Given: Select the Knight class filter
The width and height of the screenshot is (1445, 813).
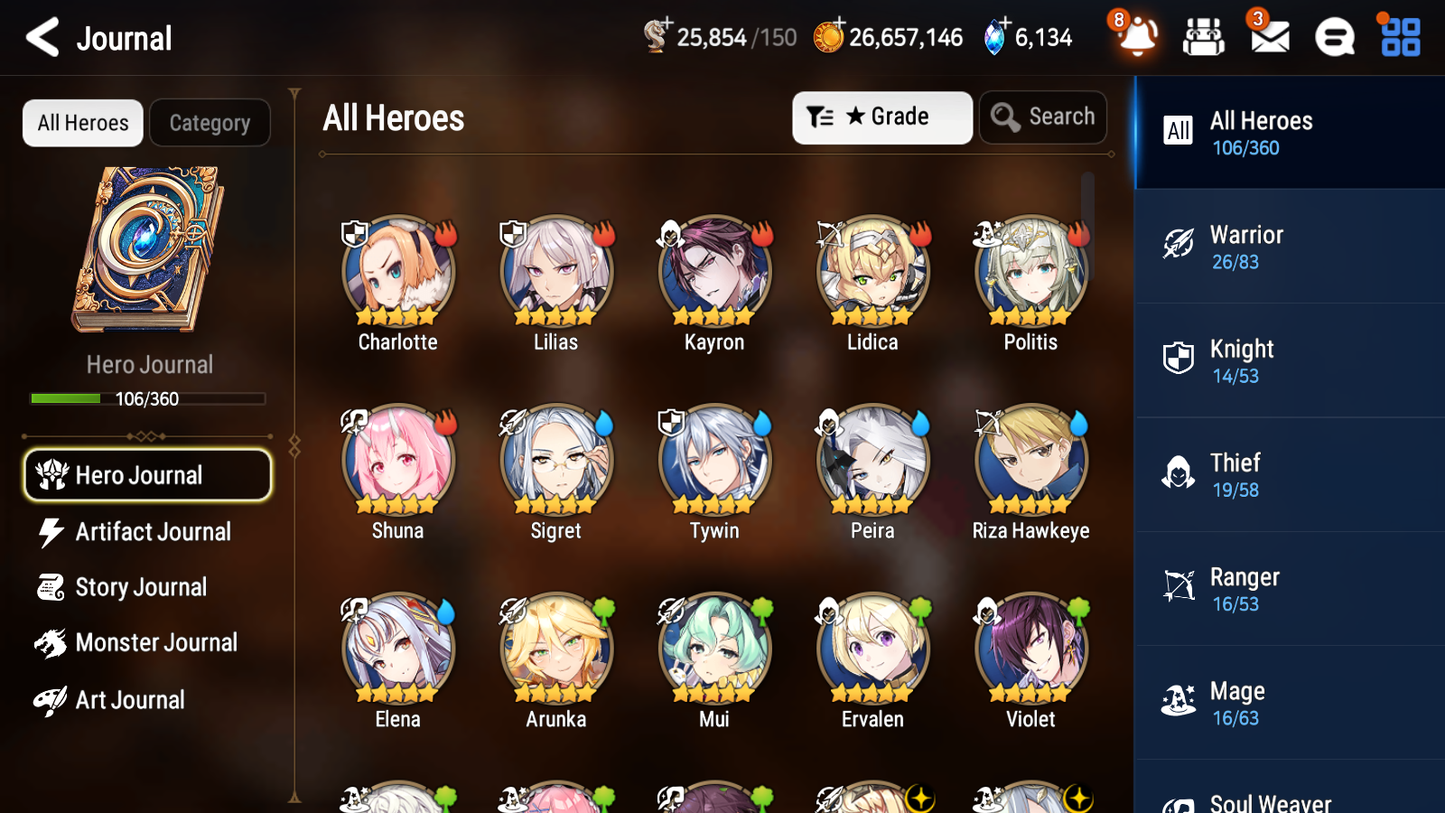Looking at the screenshot, I should coord(1289,360).
